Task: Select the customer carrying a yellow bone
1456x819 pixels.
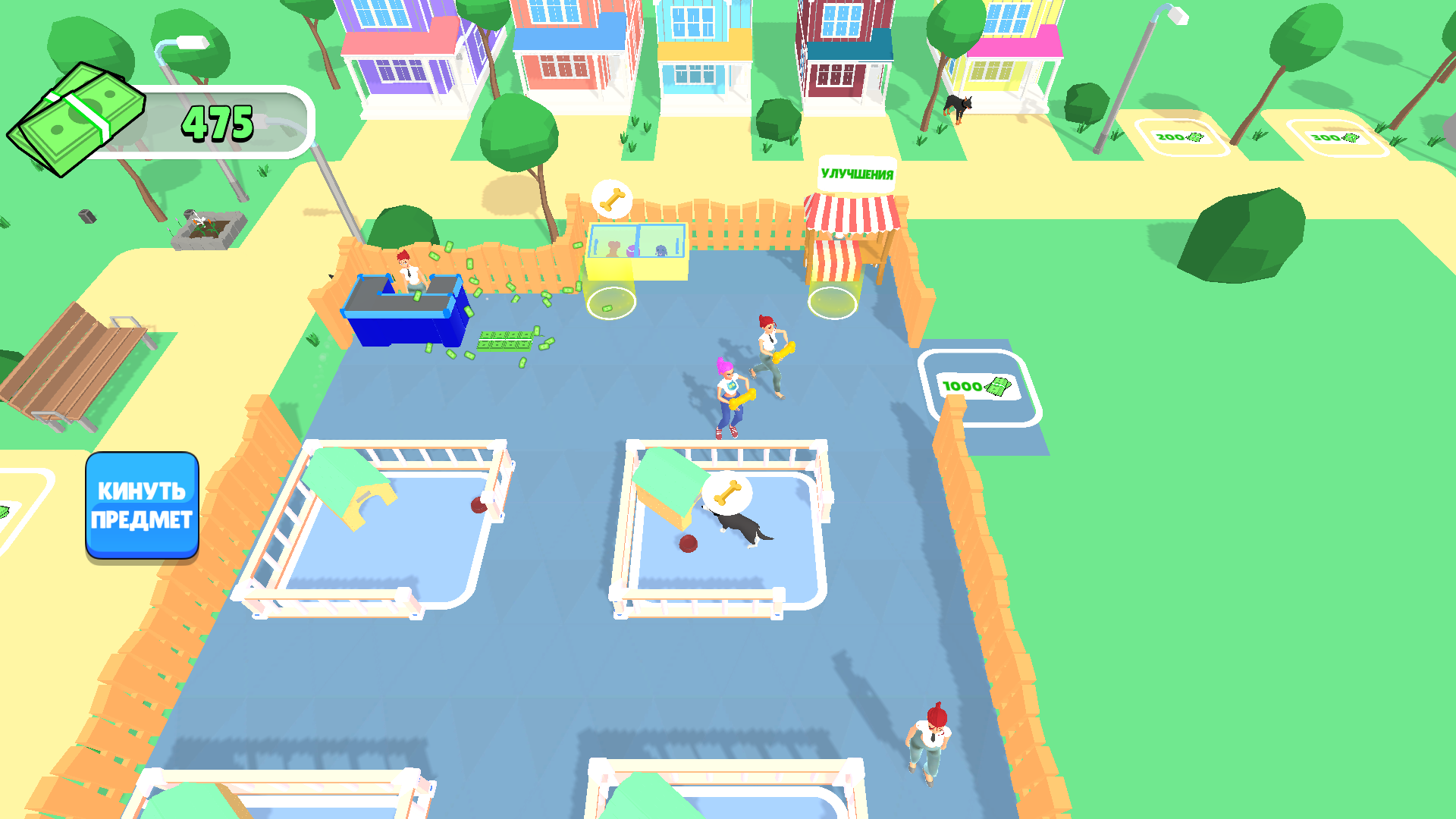Action: point(730,394)
